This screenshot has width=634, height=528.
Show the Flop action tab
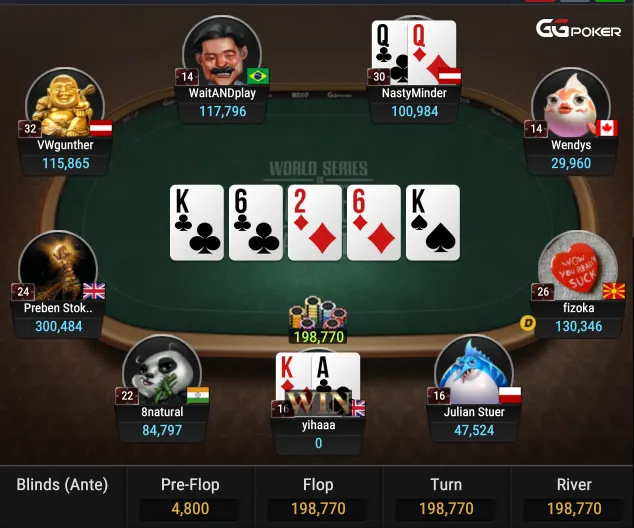click(x=318, y=497)
